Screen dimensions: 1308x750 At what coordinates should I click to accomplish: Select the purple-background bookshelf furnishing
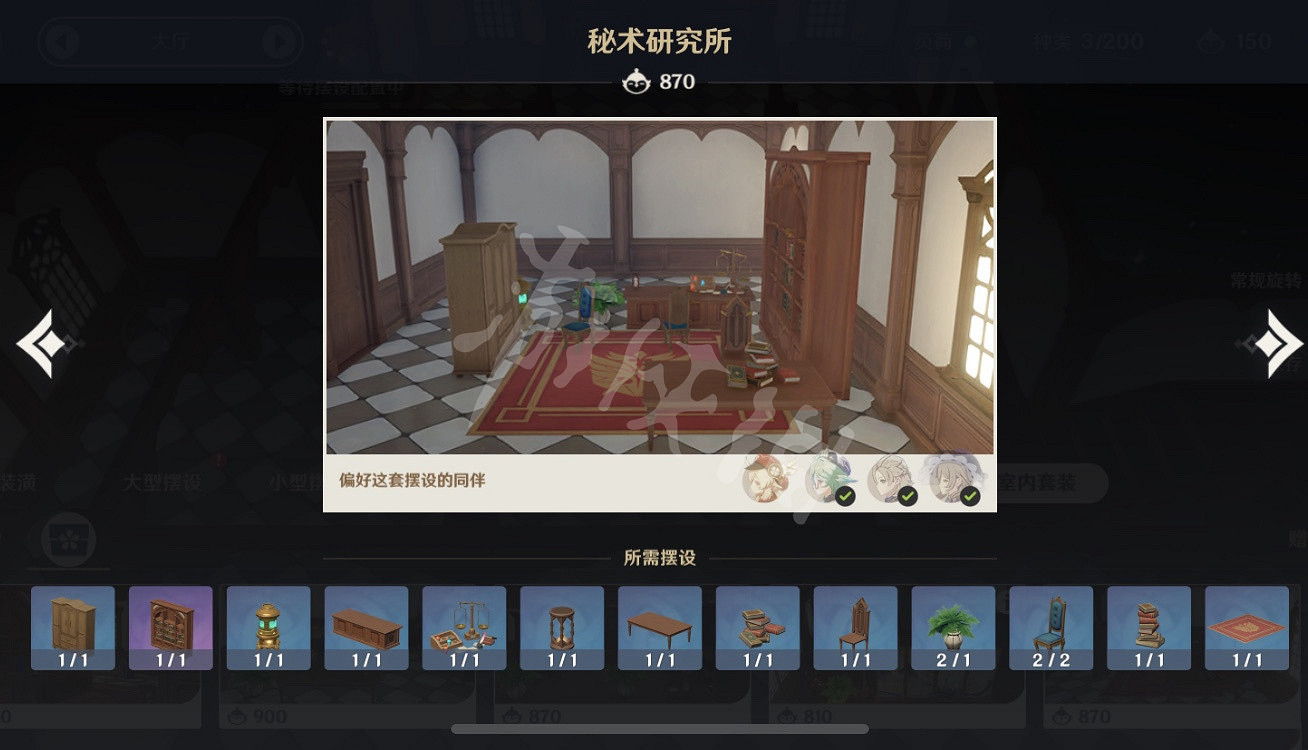click(x=170, y=628)
